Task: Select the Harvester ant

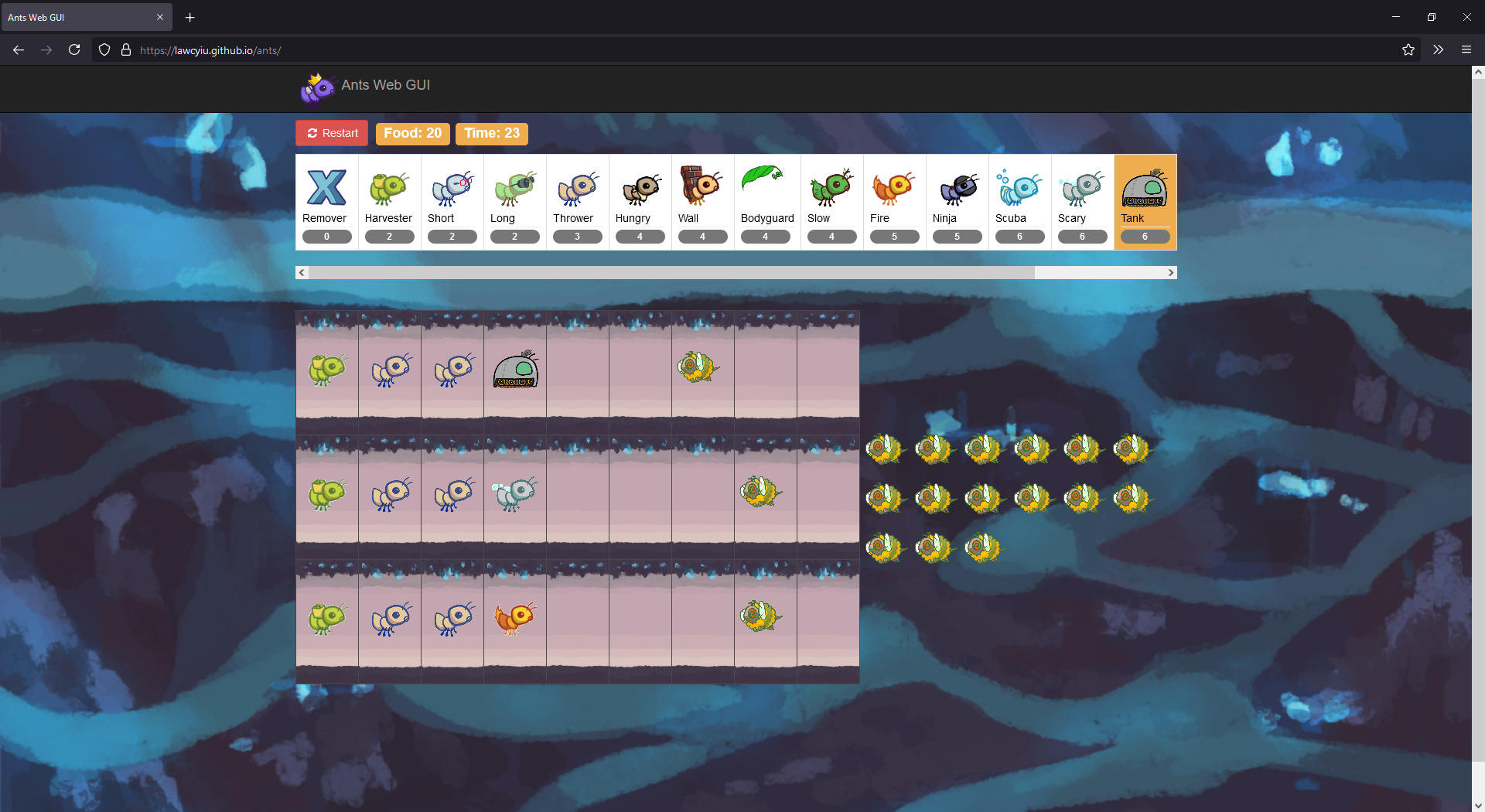Action: [x=389, y=202]
